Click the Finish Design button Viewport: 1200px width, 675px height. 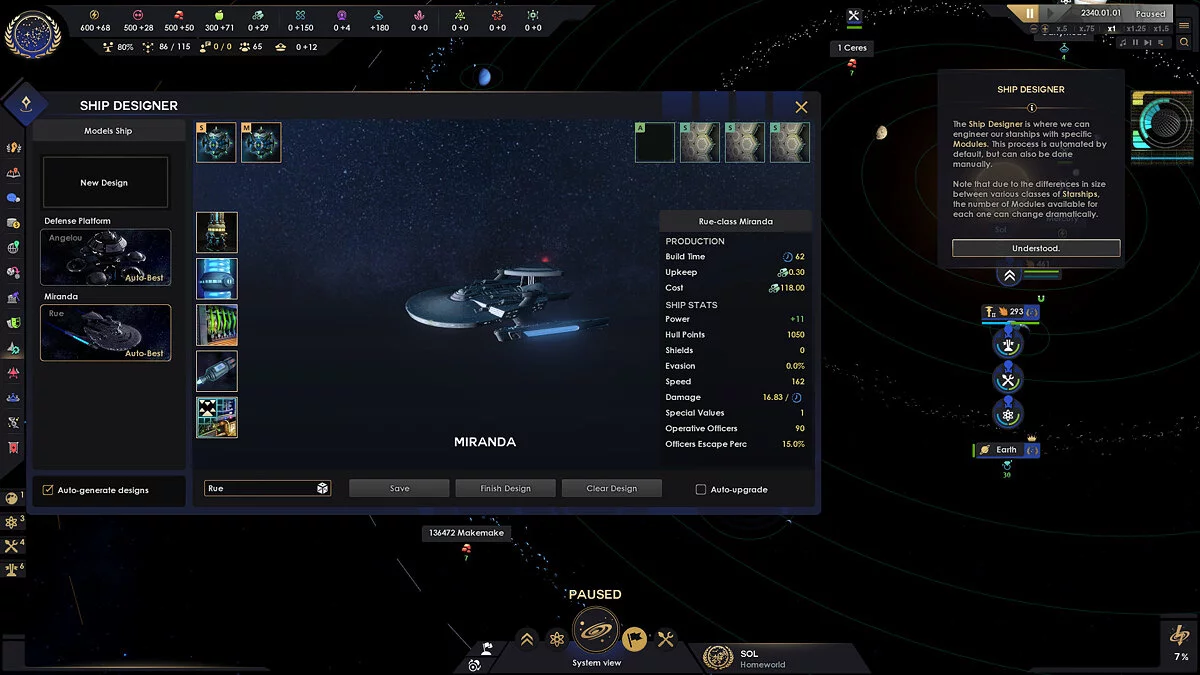tap(505, 488)
